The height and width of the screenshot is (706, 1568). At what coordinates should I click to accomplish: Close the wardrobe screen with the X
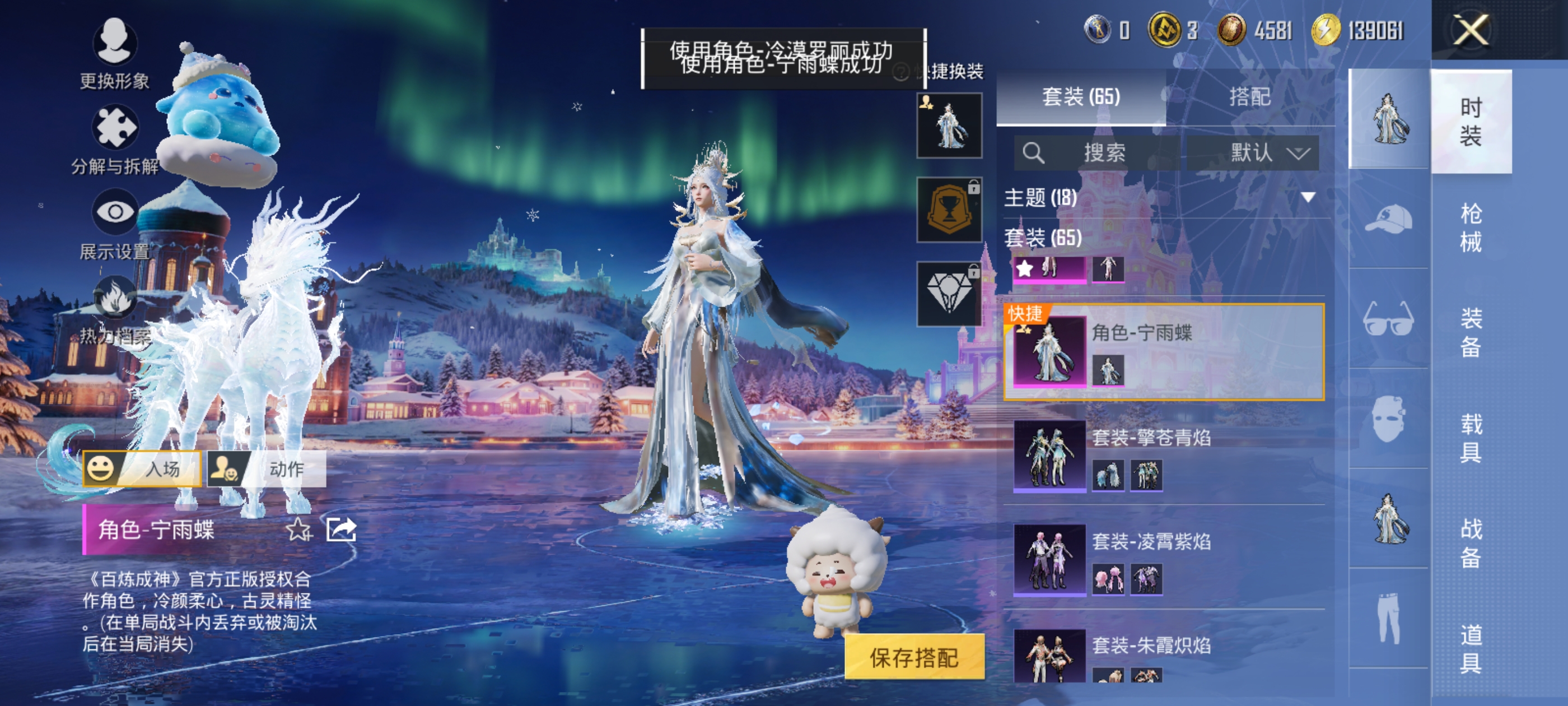point(1470,29)
